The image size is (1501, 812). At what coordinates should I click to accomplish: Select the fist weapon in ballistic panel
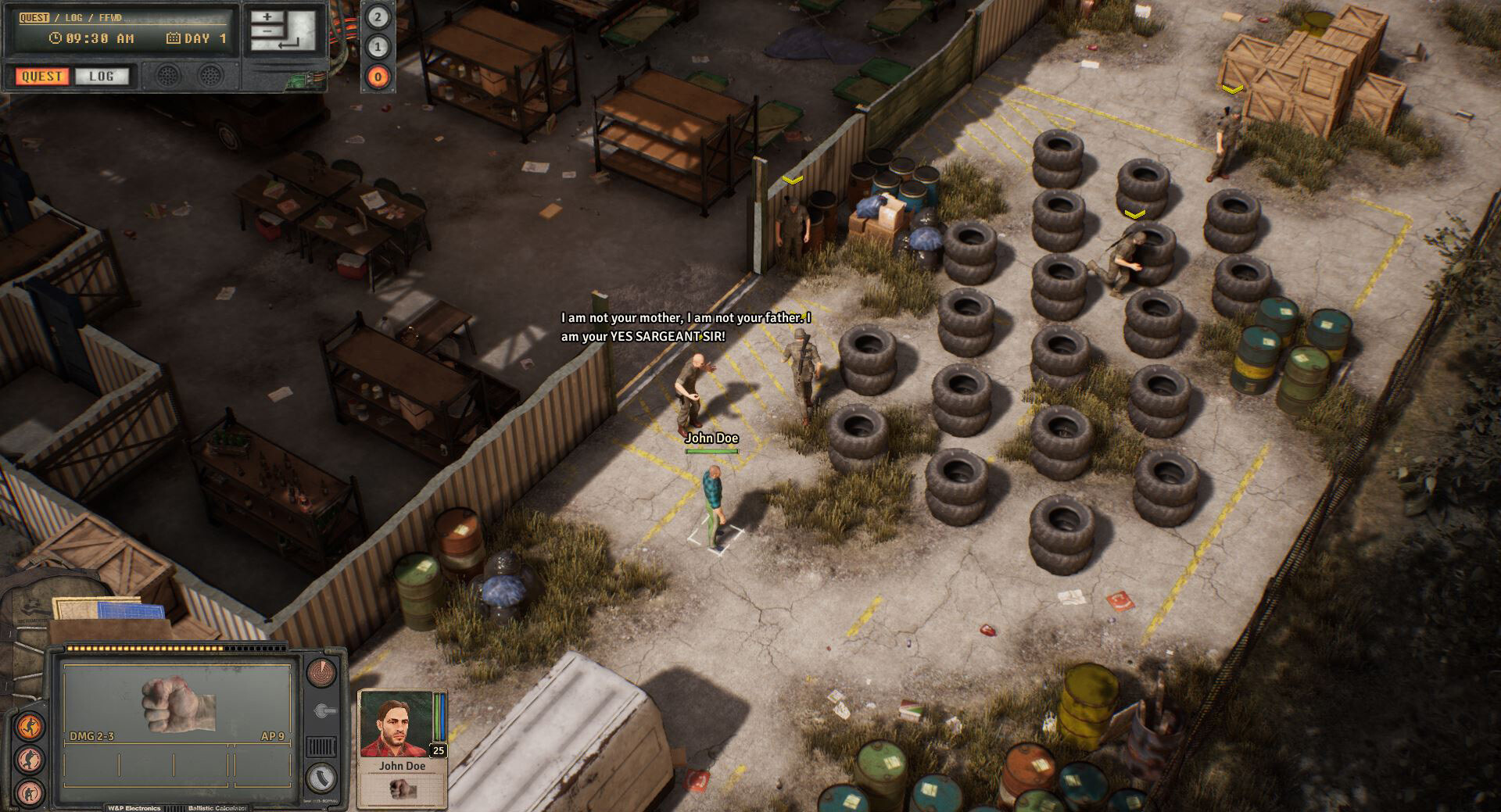pos(178,703)
